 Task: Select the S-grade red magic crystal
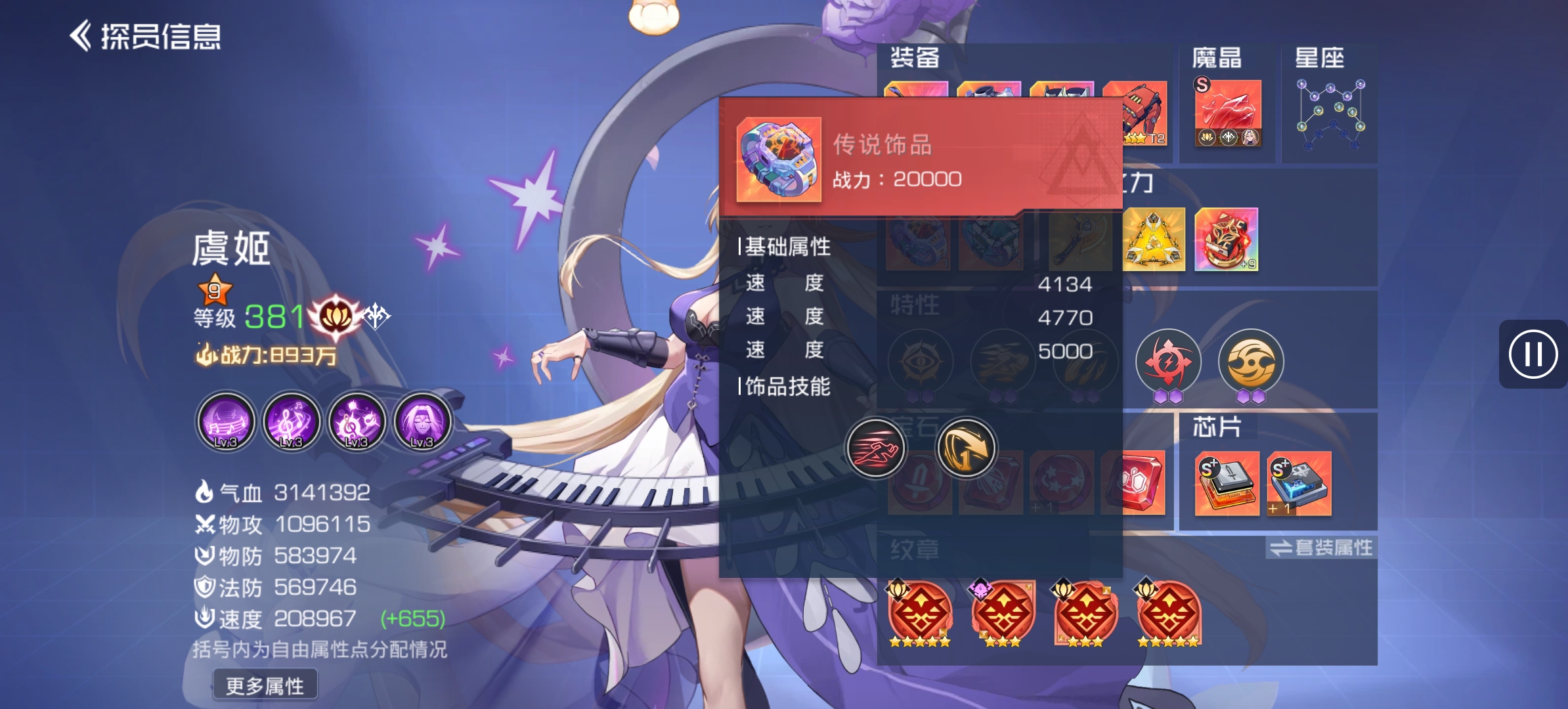[x=1227, y=110]
